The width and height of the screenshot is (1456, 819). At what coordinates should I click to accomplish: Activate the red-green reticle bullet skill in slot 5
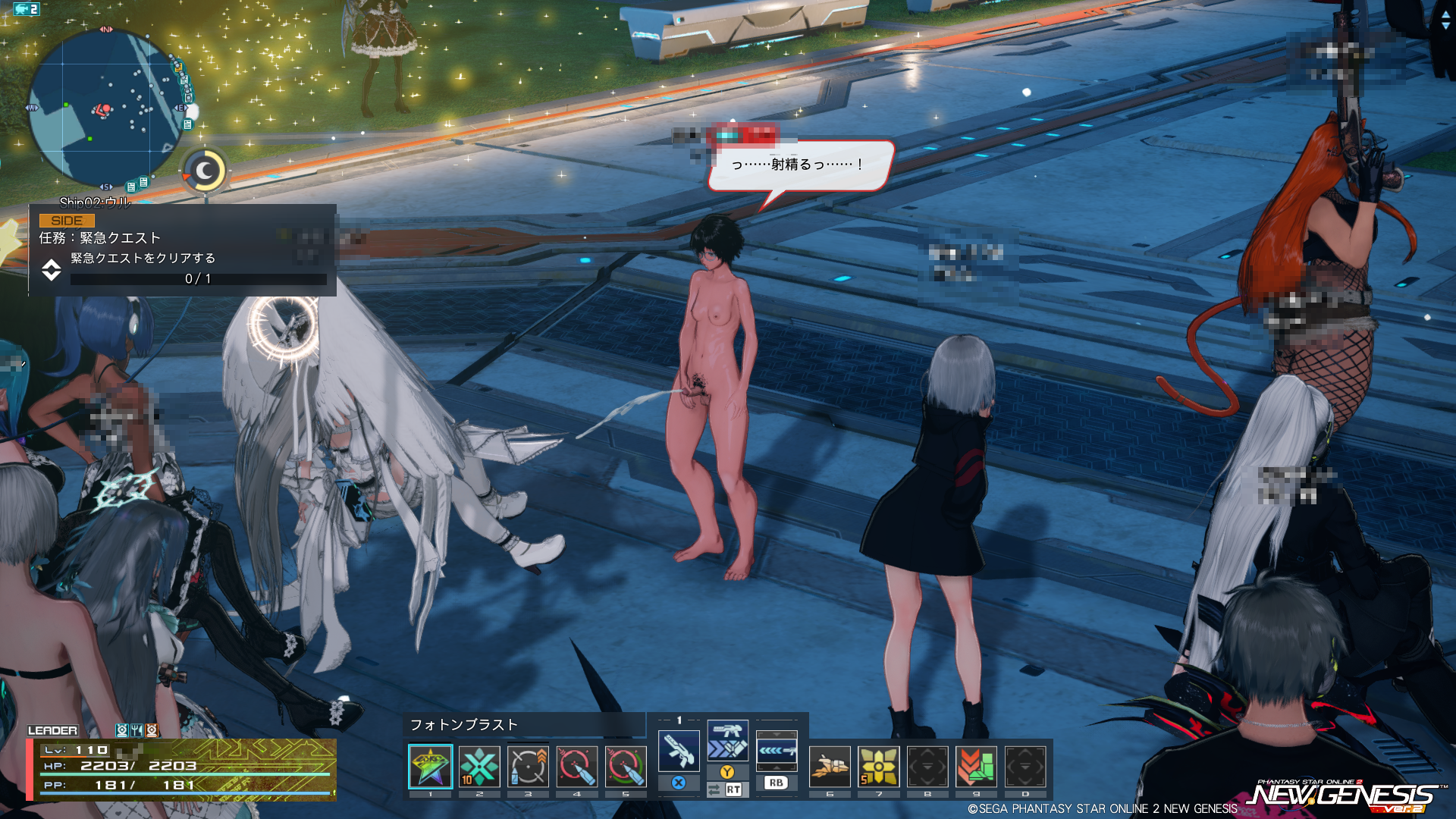click(x=626, y=767)
